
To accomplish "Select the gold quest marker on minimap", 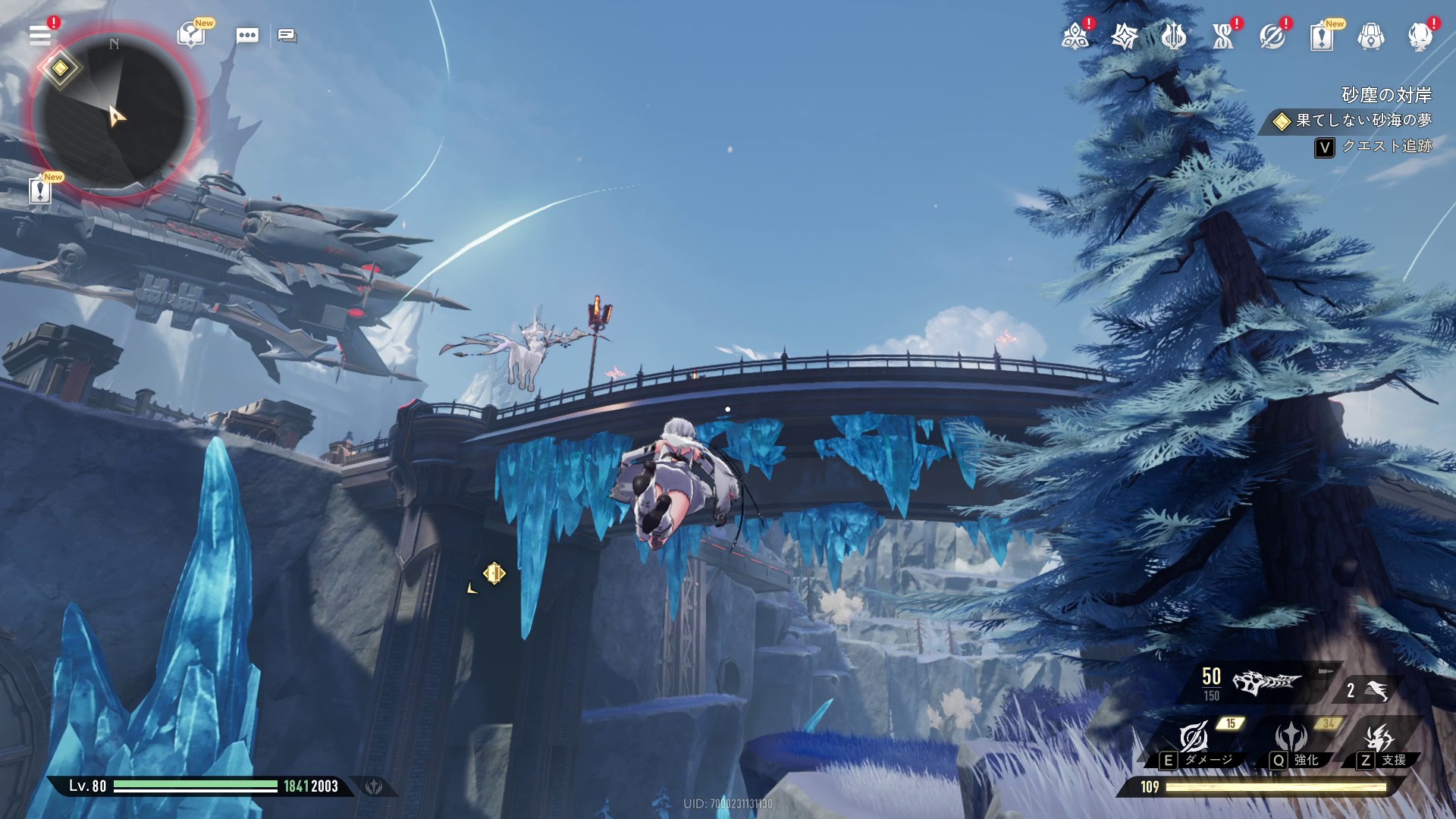I will (x=60, y=68).
